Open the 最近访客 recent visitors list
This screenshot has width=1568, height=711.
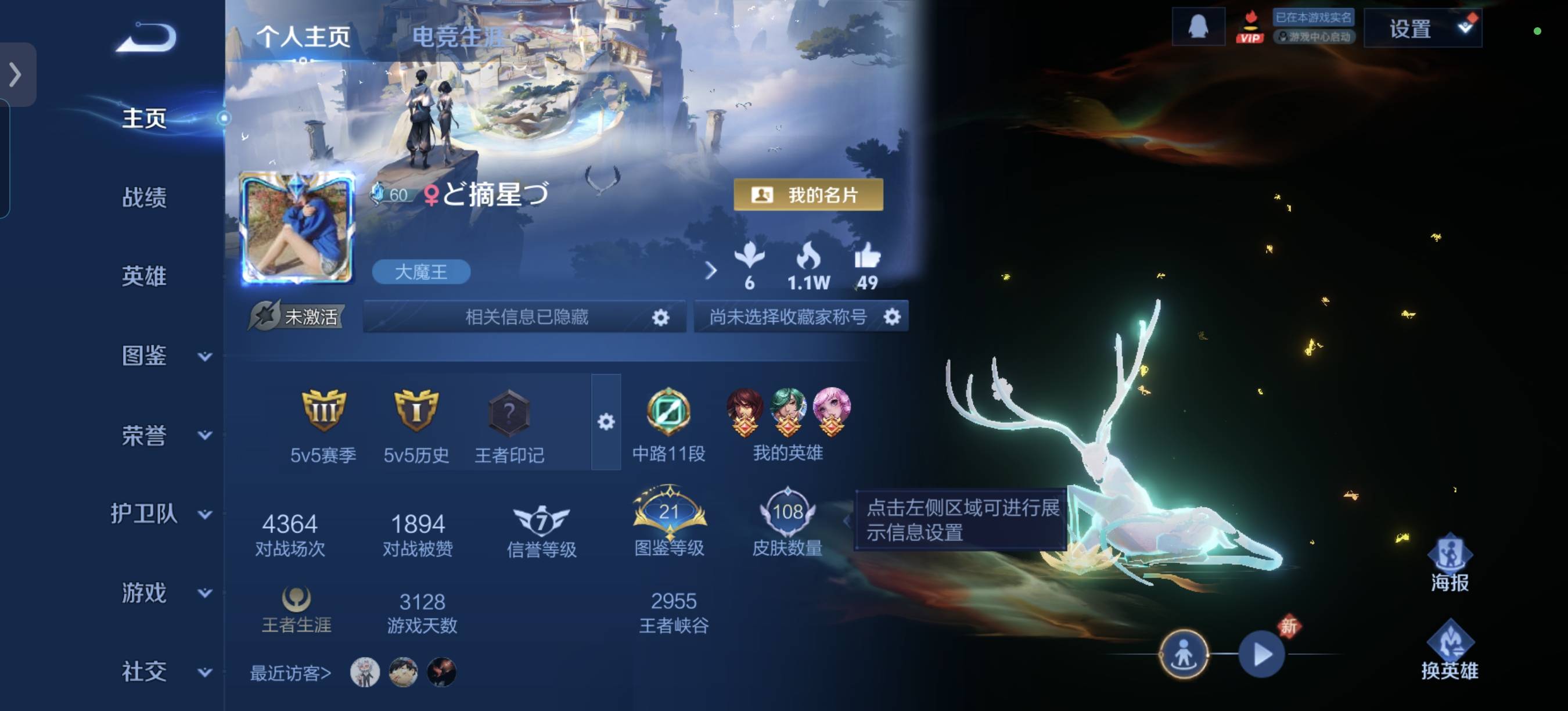[x=291, y=673]
